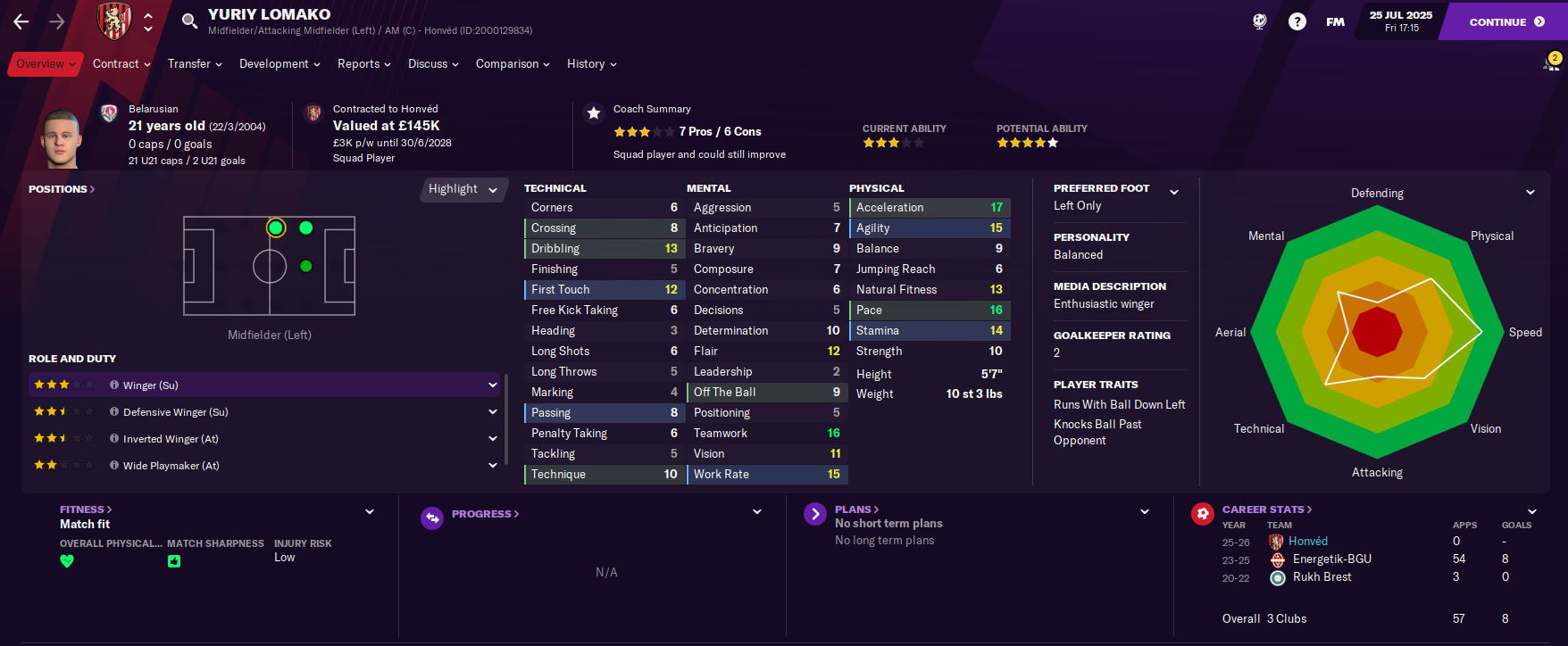Click the Continue button
The width and height of the screenshot is (1568, 646).
tap(1505, 22)
